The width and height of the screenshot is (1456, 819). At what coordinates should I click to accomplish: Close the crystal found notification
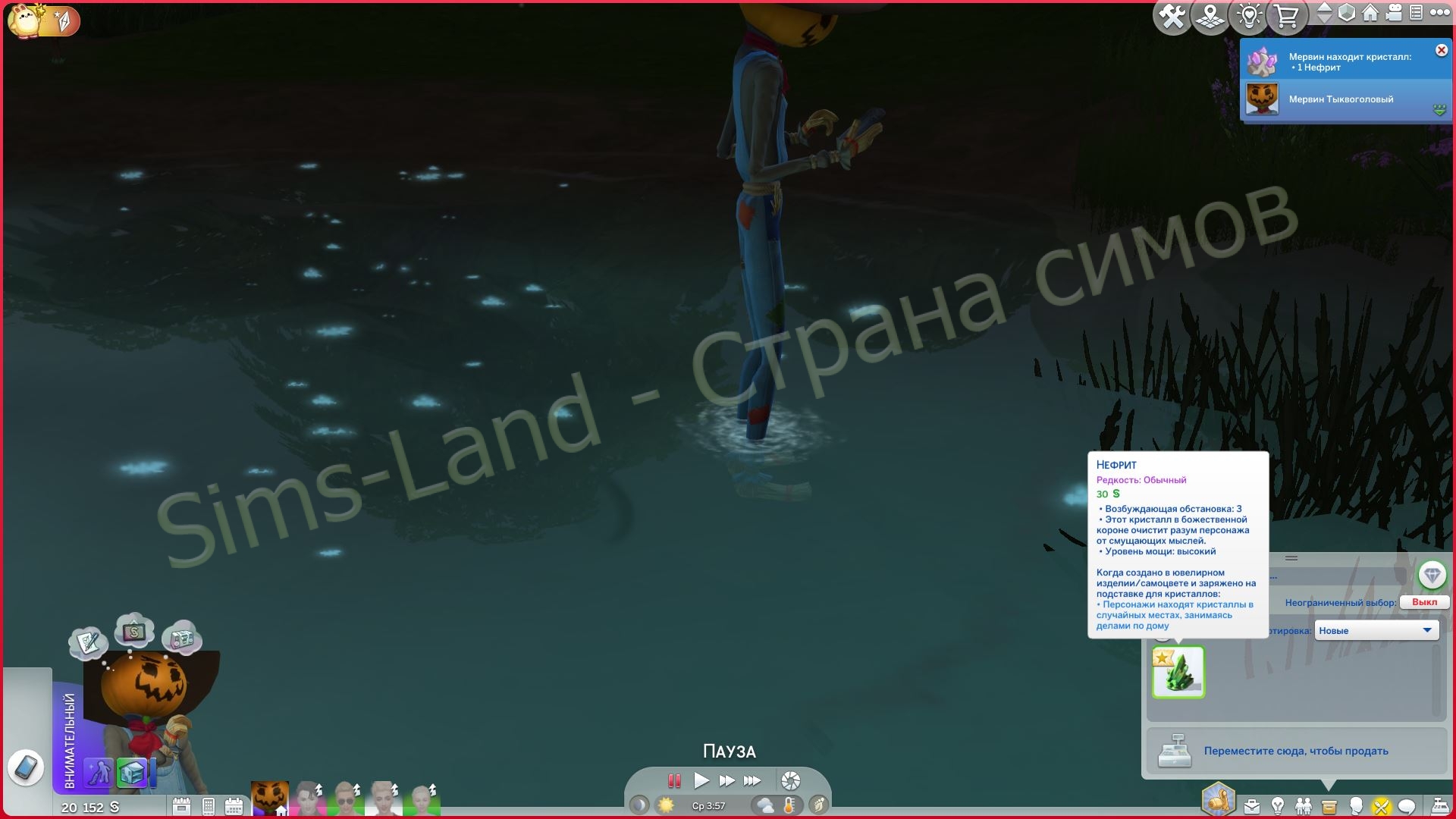pyautogui.click(x=1441, y=51)
